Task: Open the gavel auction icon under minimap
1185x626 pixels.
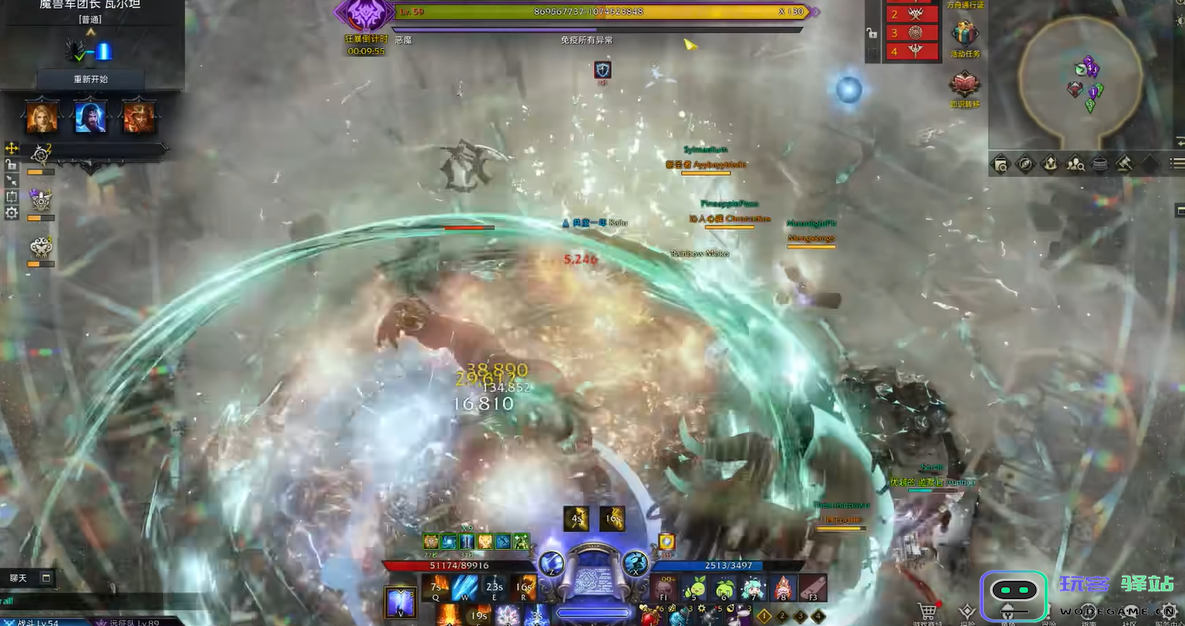Action: [1124, 164]
